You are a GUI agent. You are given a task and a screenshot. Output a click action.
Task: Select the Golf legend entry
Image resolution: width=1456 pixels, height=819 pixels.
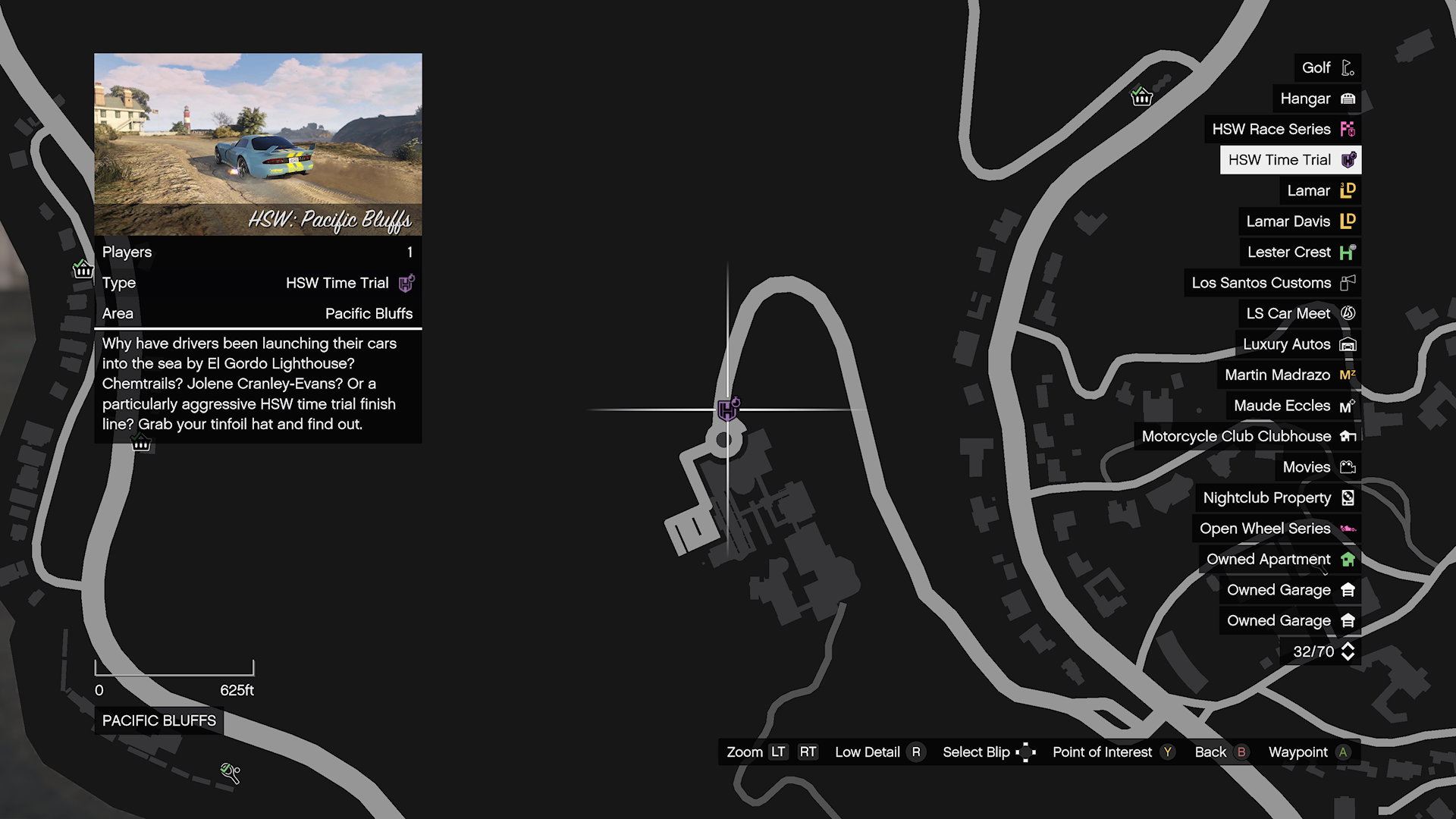(1326, 67)
